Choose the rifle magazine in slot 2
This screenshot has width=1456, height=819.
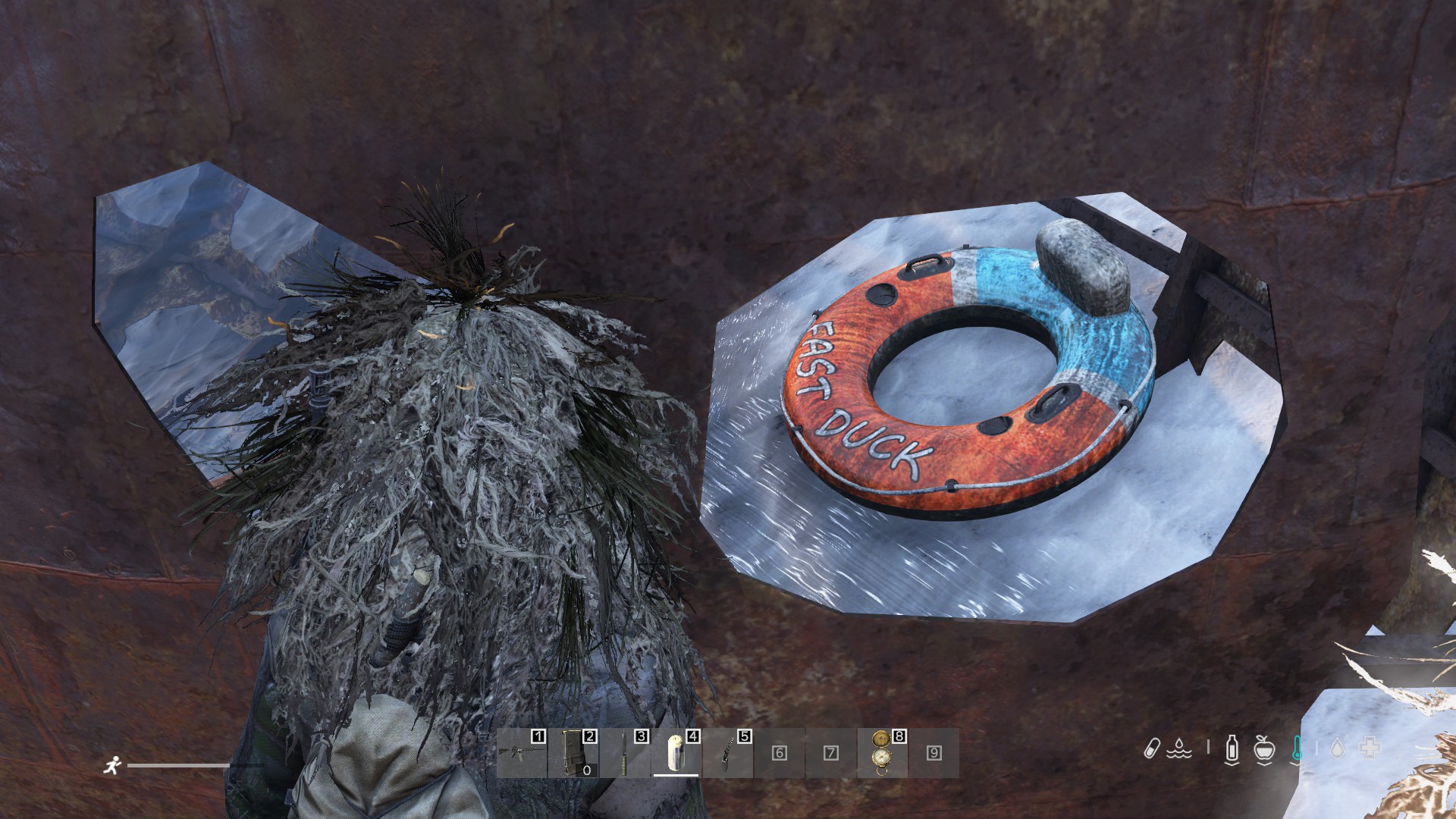[573, 753]
